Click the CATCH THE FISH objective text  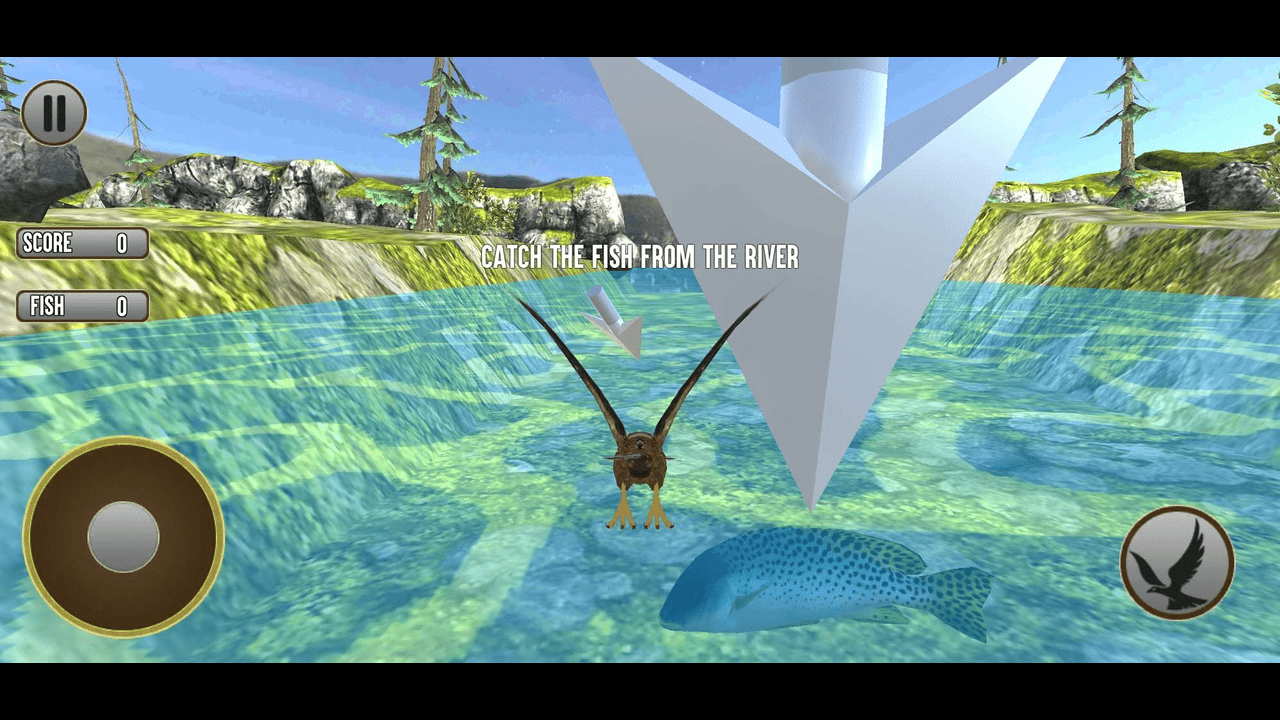[639, 258]
